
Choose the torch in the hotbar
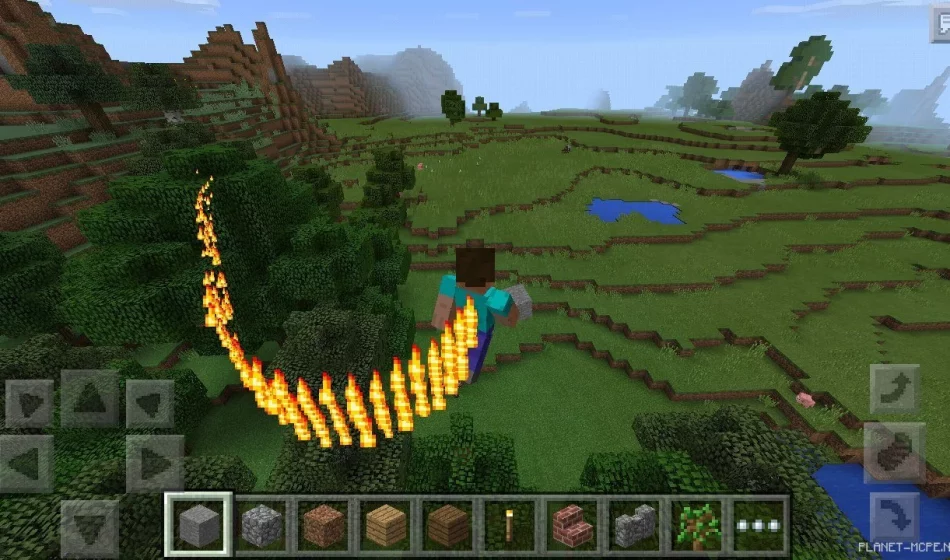click(x=510, y=523)
